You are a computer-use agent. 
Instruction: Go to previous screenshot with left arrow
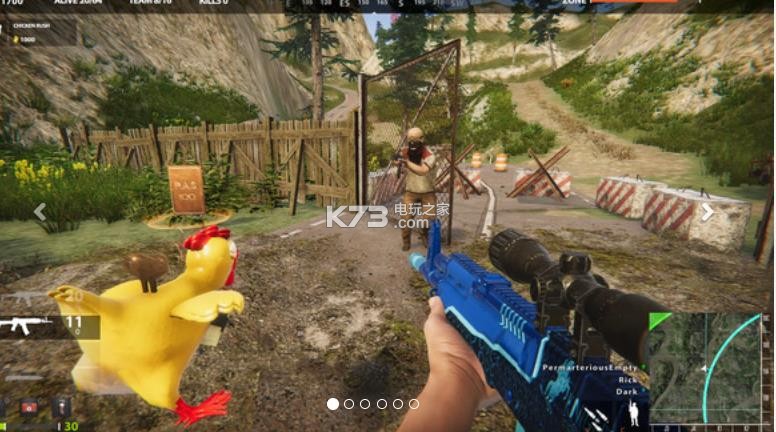pos(40,212)
